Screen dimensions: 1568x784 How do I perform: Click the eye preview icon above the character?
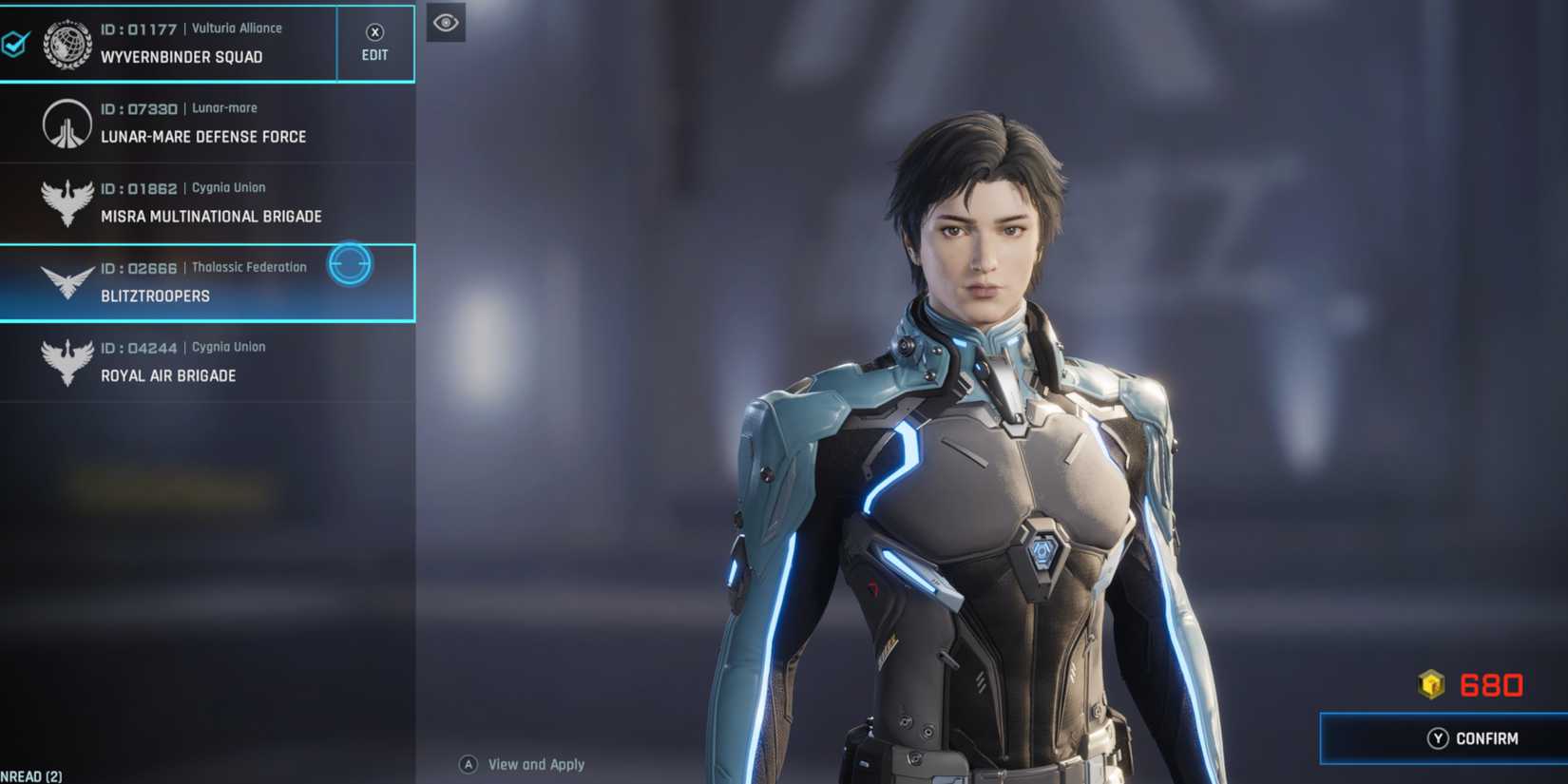(x=446, y=23)
